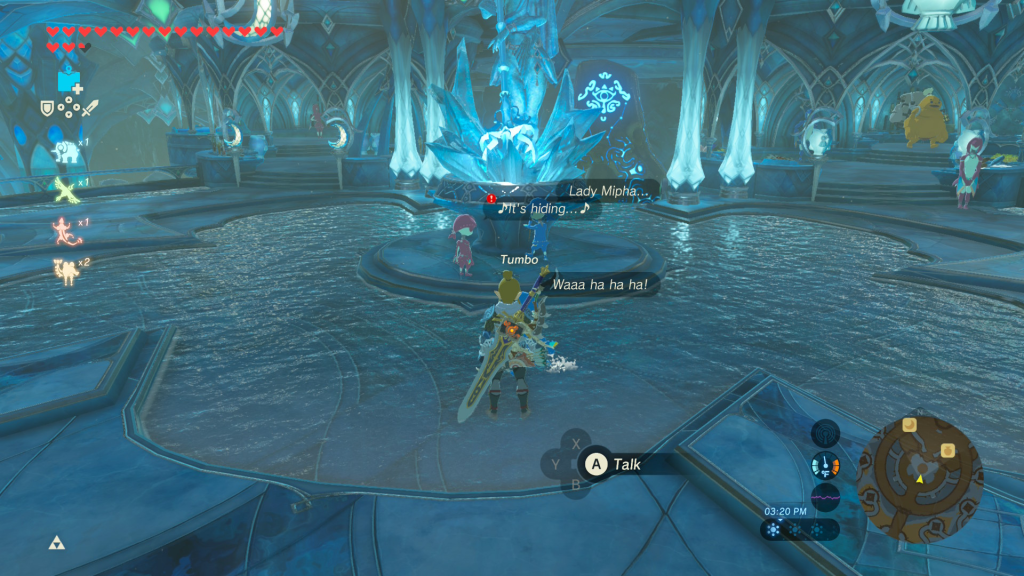The image size is (1024, 576).
Task: Activate Mipha's Grace elephant icon
Action: (66, 150)
